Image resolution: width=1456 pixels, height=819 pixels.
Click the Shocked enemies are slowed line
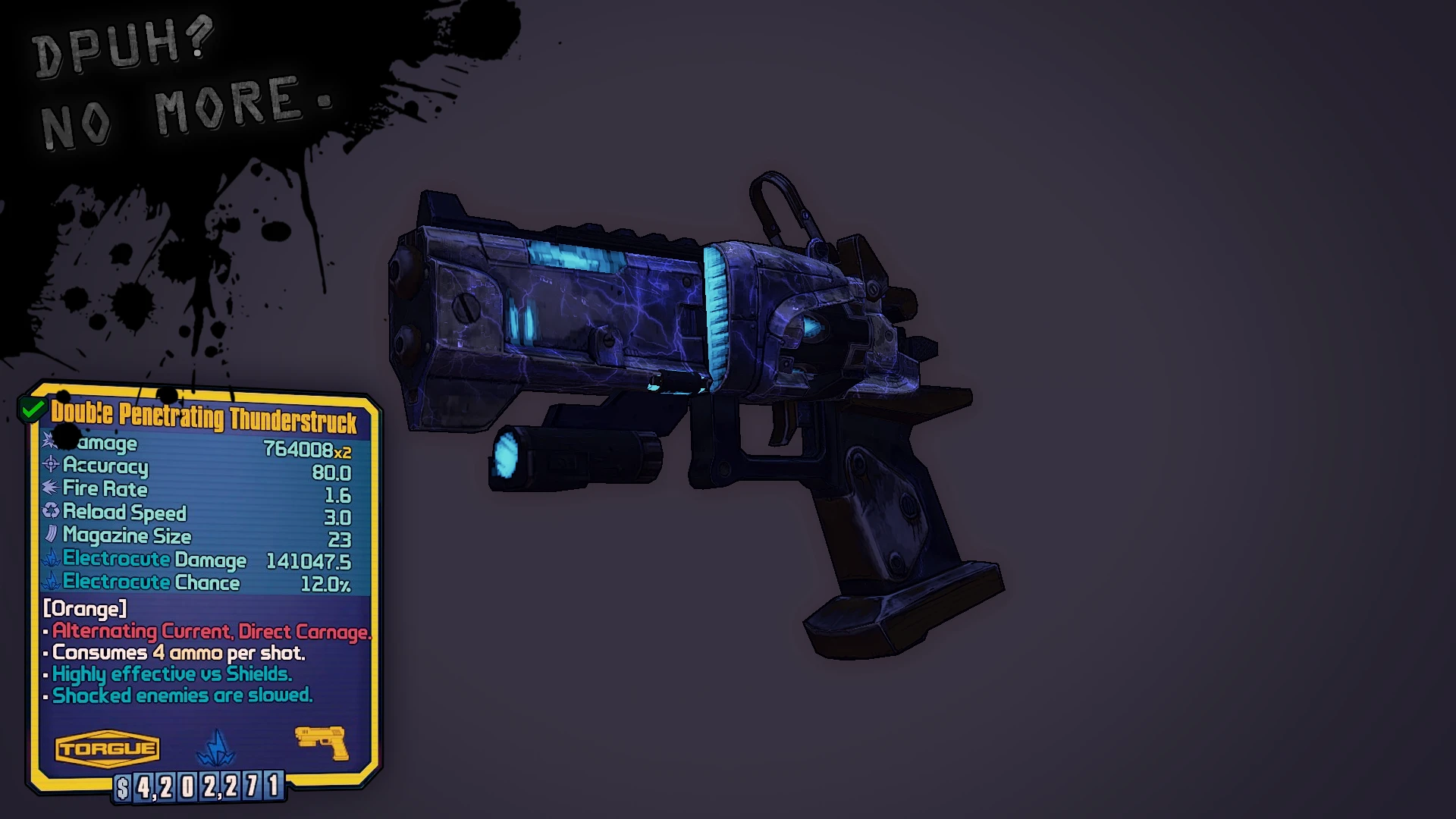pyautogui.click(x=181, y=695)
